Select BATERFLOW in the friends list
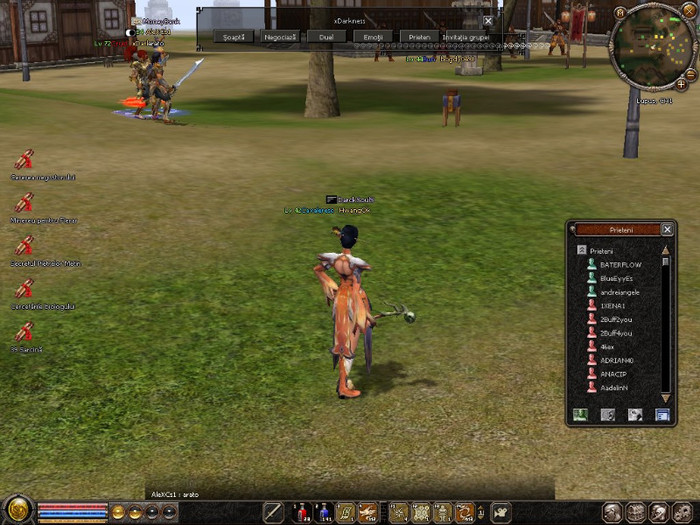Image resolution: width=700 pixels, height=525 pixels. pos(618,265)
